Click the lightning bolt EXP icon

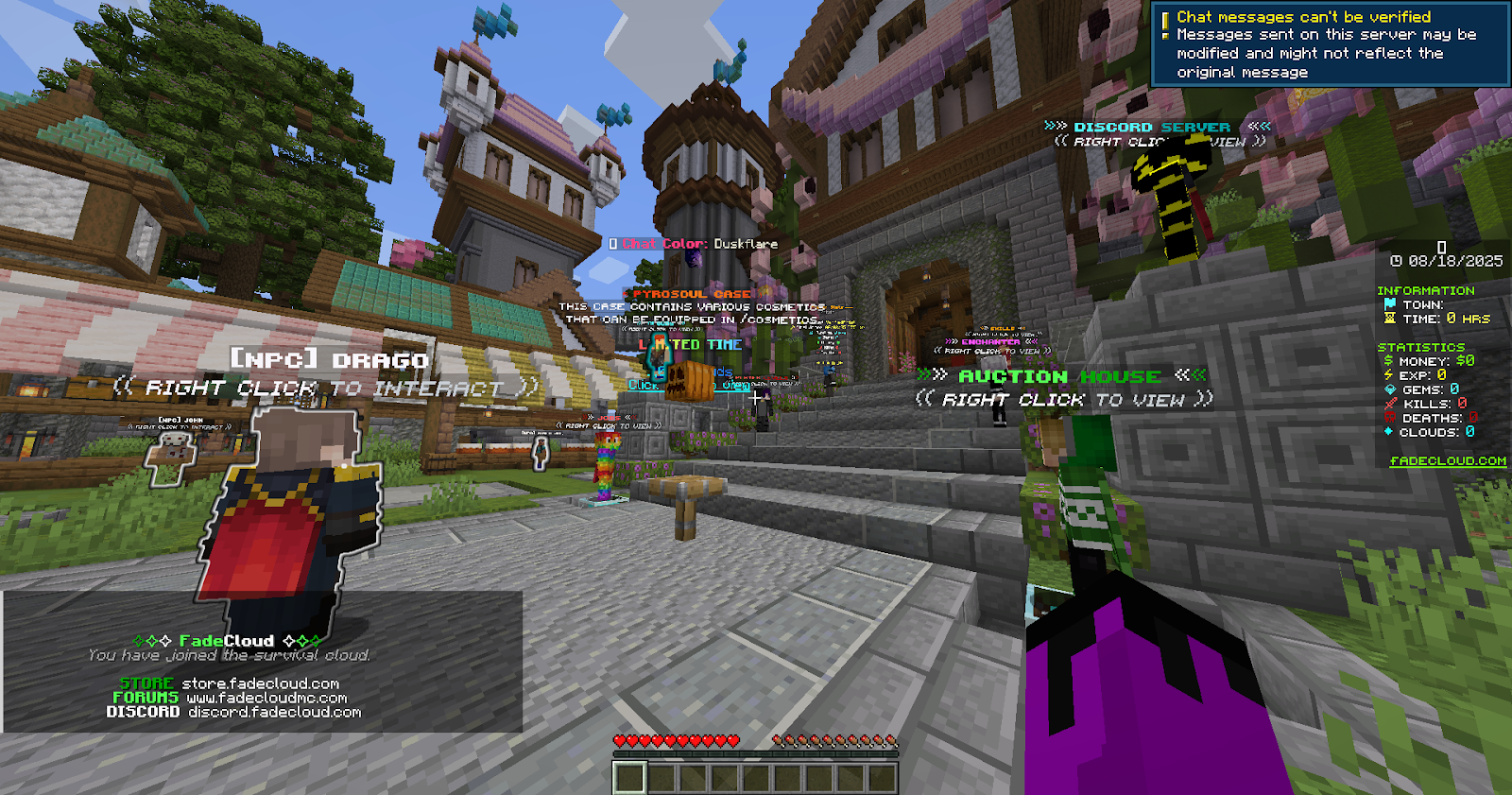pyautogui.click(x=1388, y=375)
